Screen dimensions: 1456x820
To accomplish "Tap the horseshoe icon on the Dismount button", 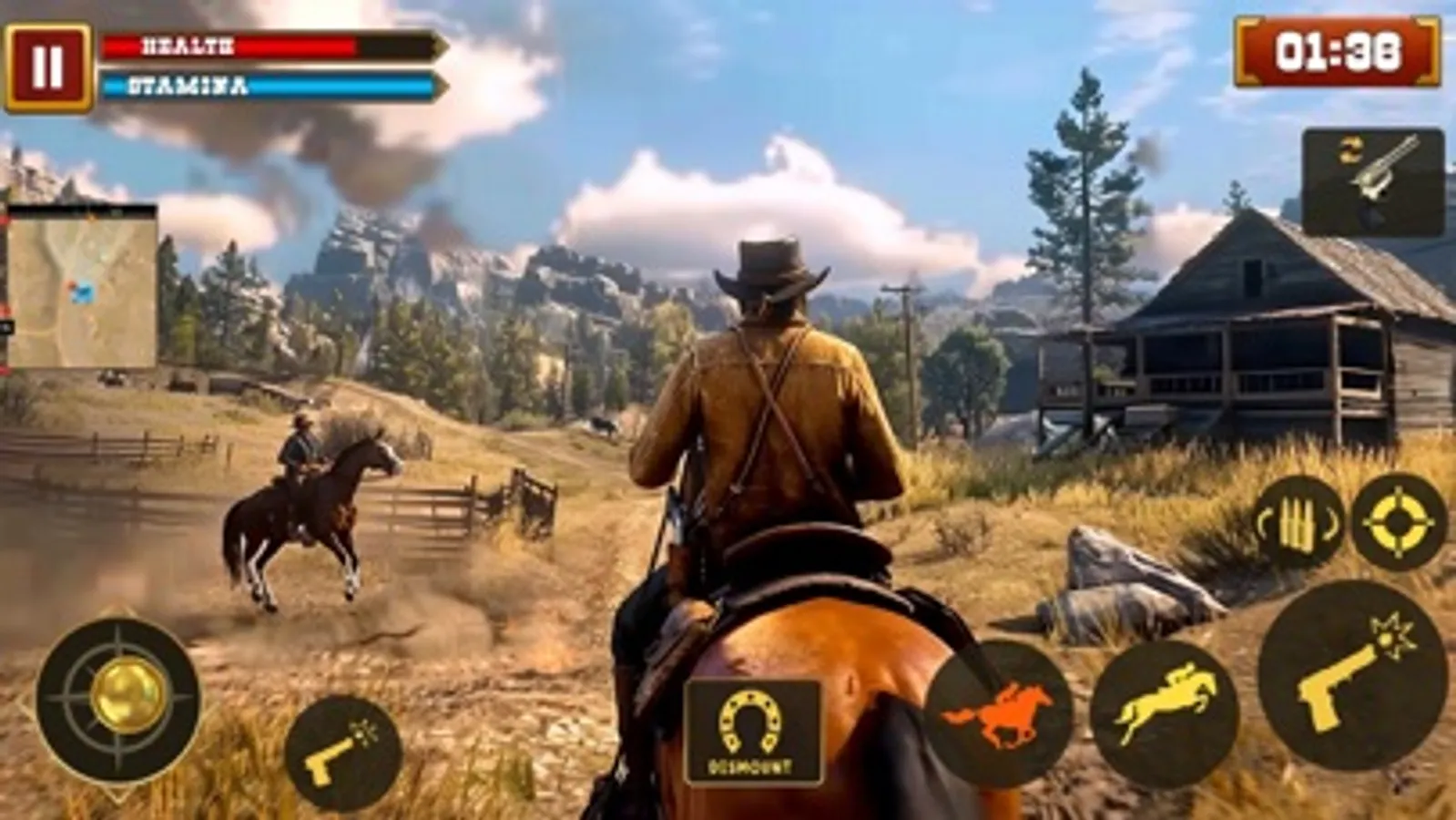I will [x=748, y=720].
